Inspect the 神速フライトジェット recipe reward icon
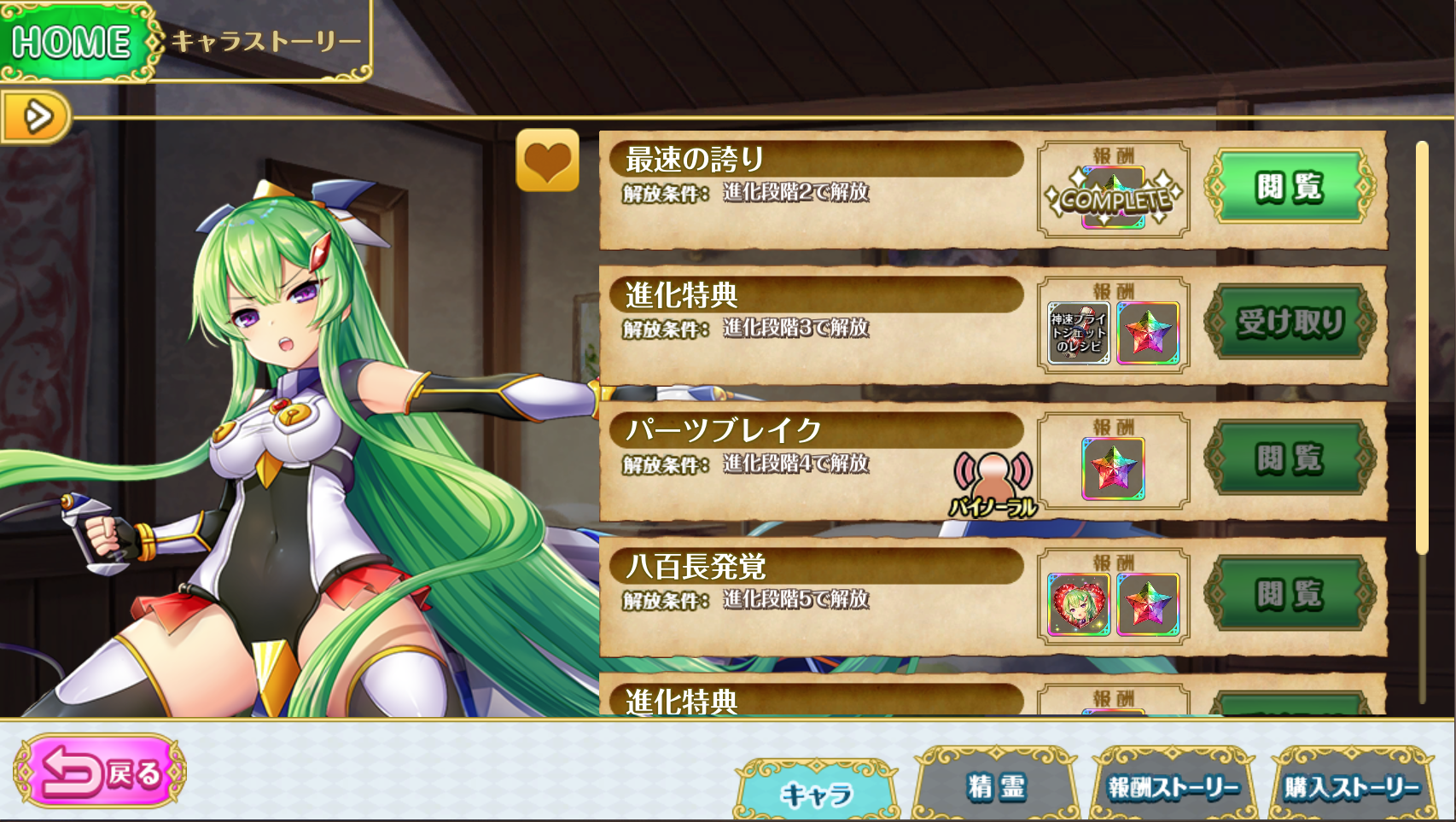This screenshot has width=1456, height=822. pos(1079,333)
